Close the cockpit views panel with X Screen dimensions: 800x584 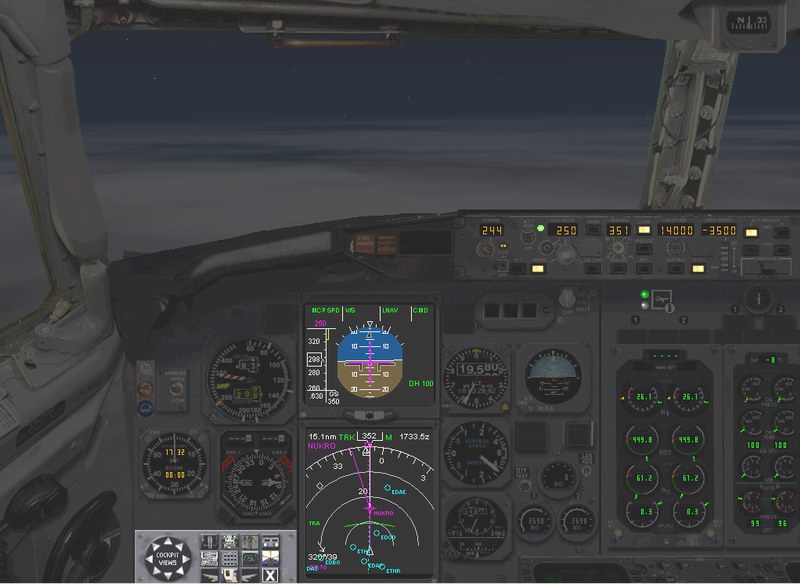tap(270, 574)
